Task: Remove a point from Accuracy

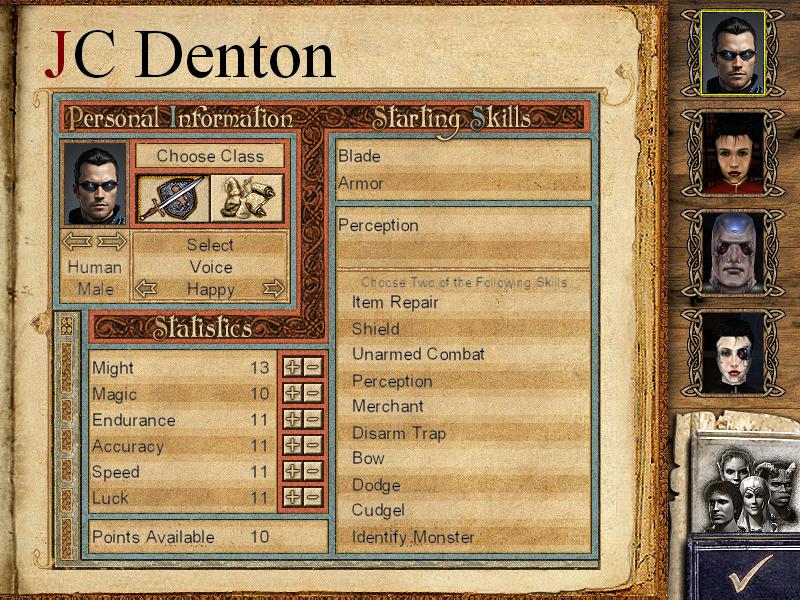Action: coord(313,445)
